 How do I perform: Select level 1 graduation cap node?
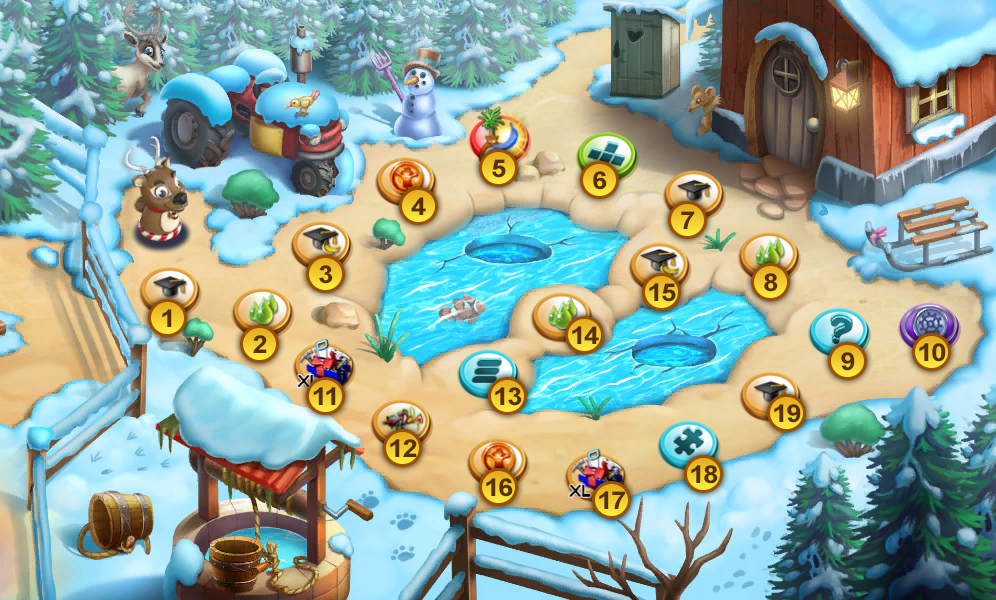pos(169,290)
